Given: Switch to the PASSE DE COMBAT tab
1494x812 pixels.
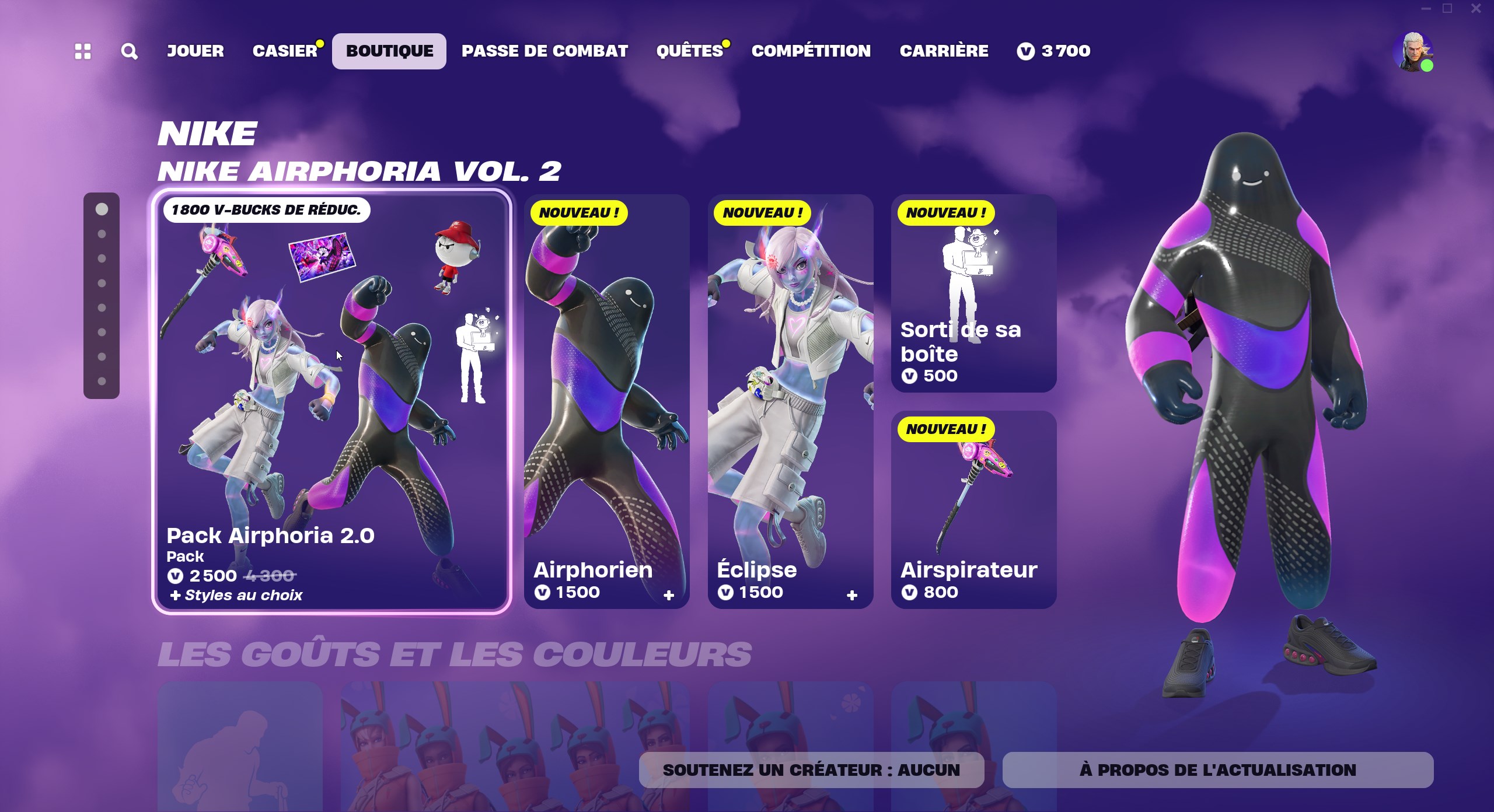Looking at the screenshot, I should pyautogui.click(x=544, y=51).
